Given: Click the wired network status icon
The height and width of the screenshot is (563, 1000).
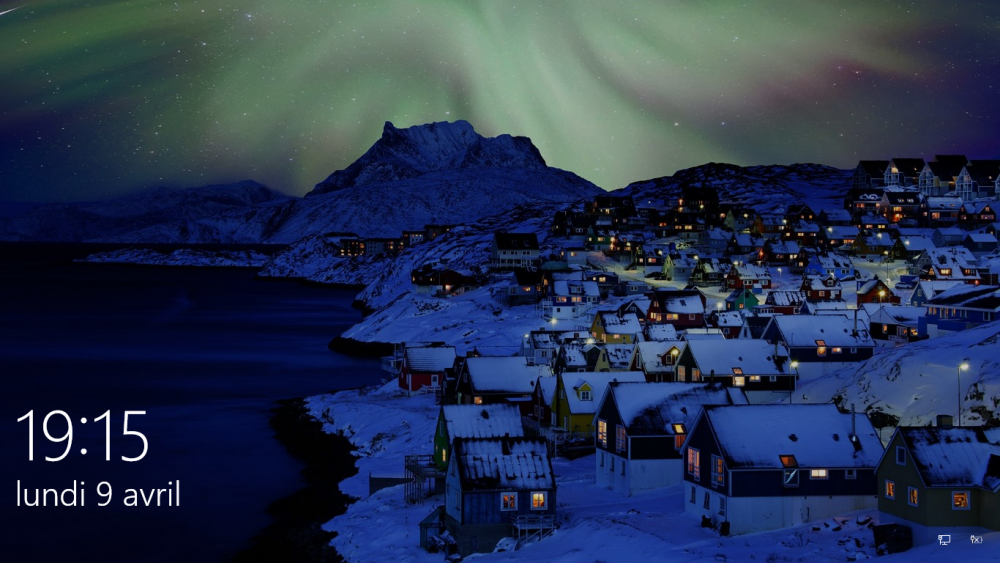Looking at the screenshot, I should coord(944,540).
